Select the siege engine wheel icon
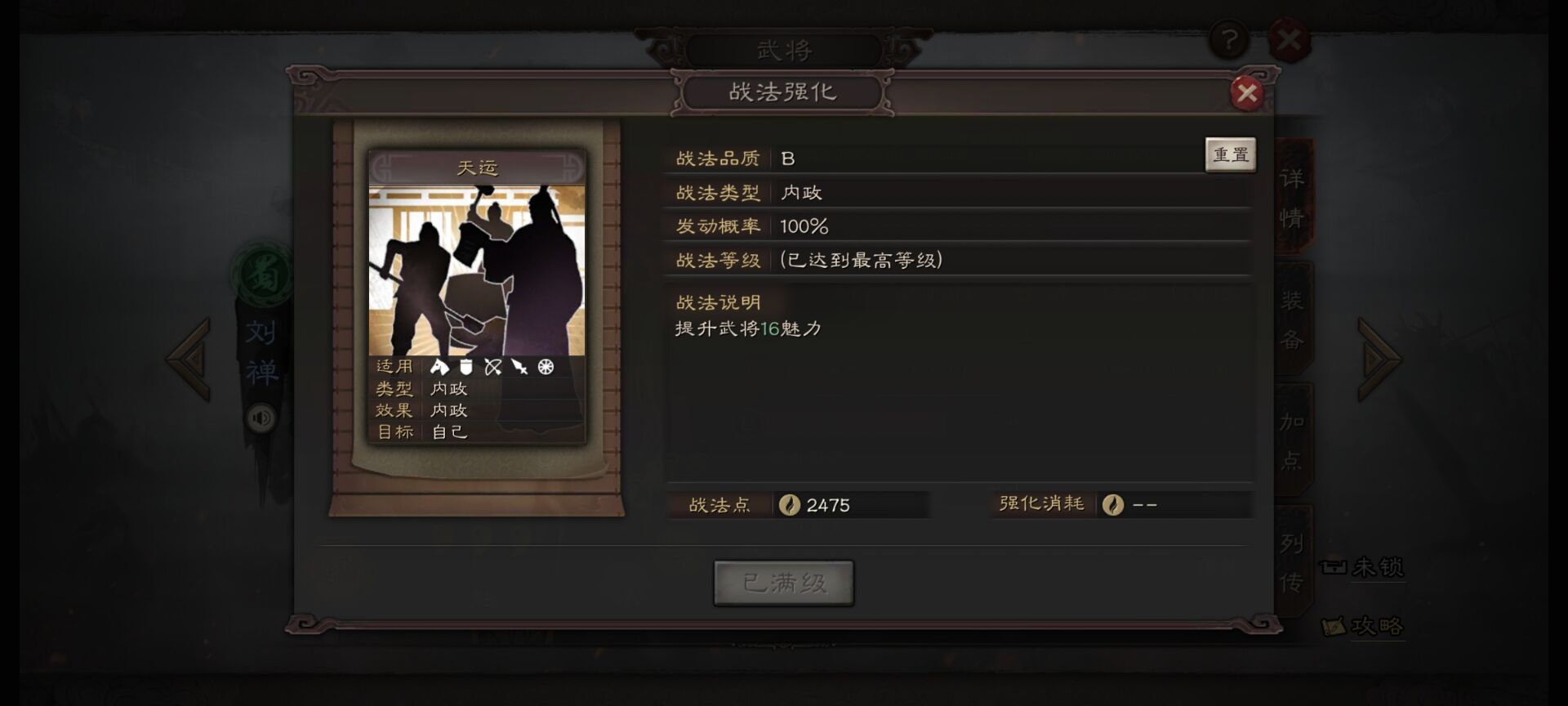 coord(546,368)
